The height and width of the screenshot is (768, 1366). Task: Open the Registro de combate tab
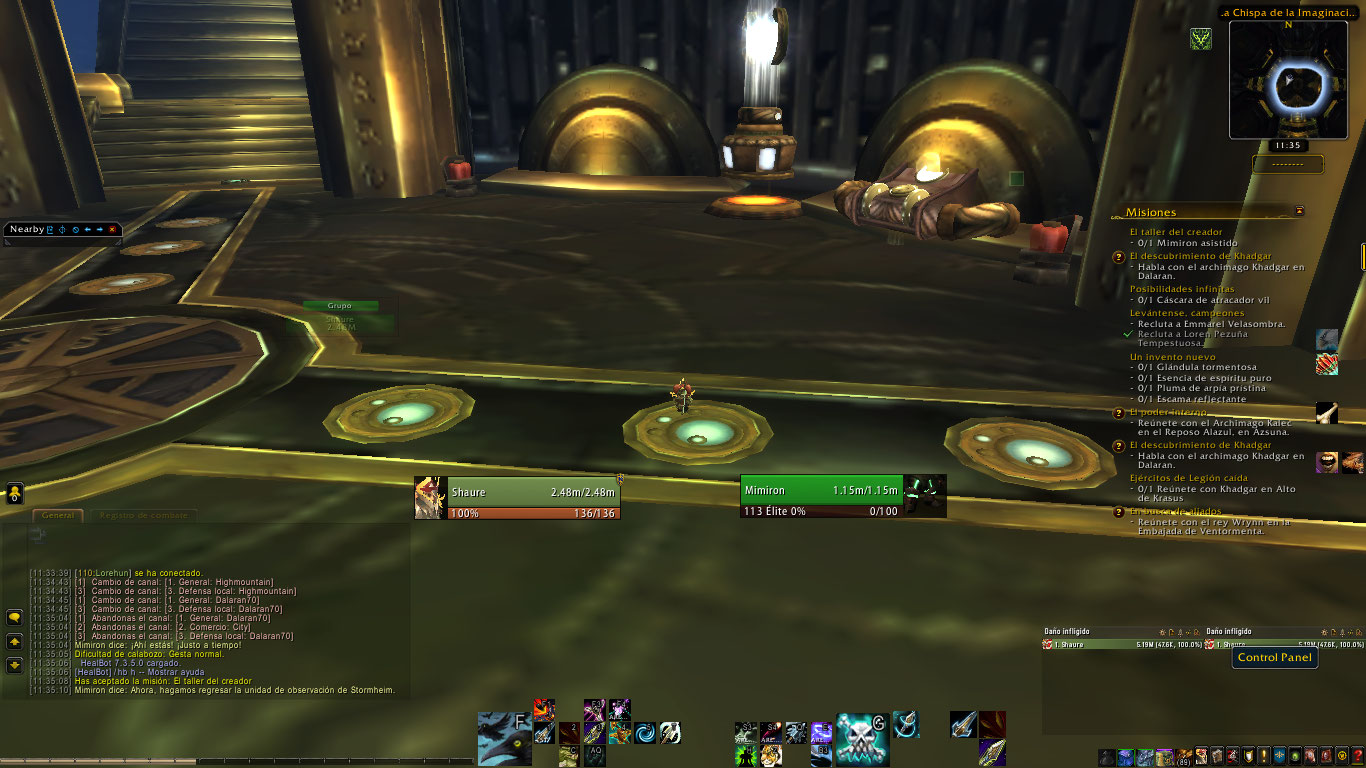coord(143,515)
